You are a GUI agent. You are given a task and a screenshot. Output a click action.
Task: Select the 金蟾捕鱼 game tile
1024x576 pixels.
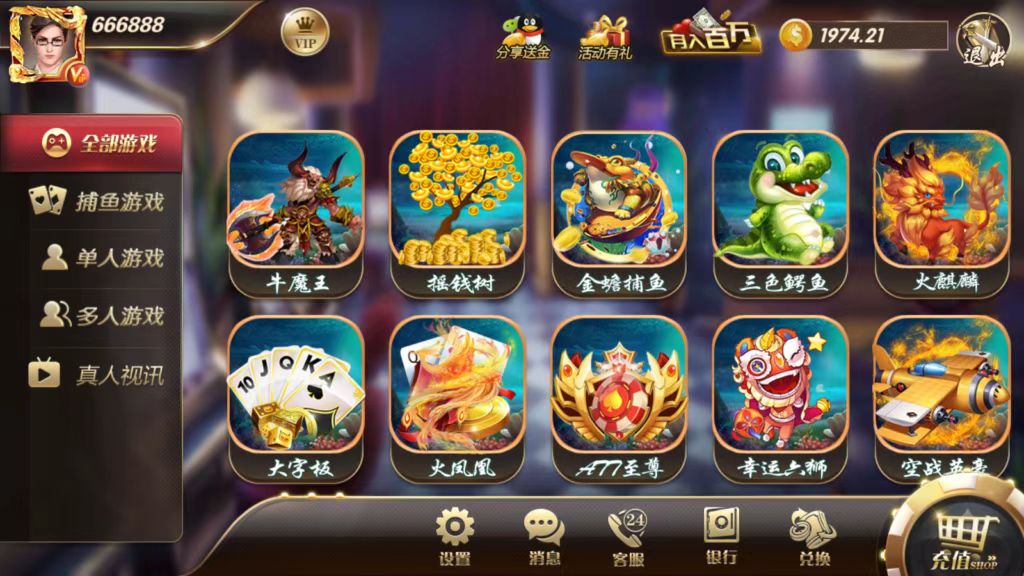tap(619, 213)
